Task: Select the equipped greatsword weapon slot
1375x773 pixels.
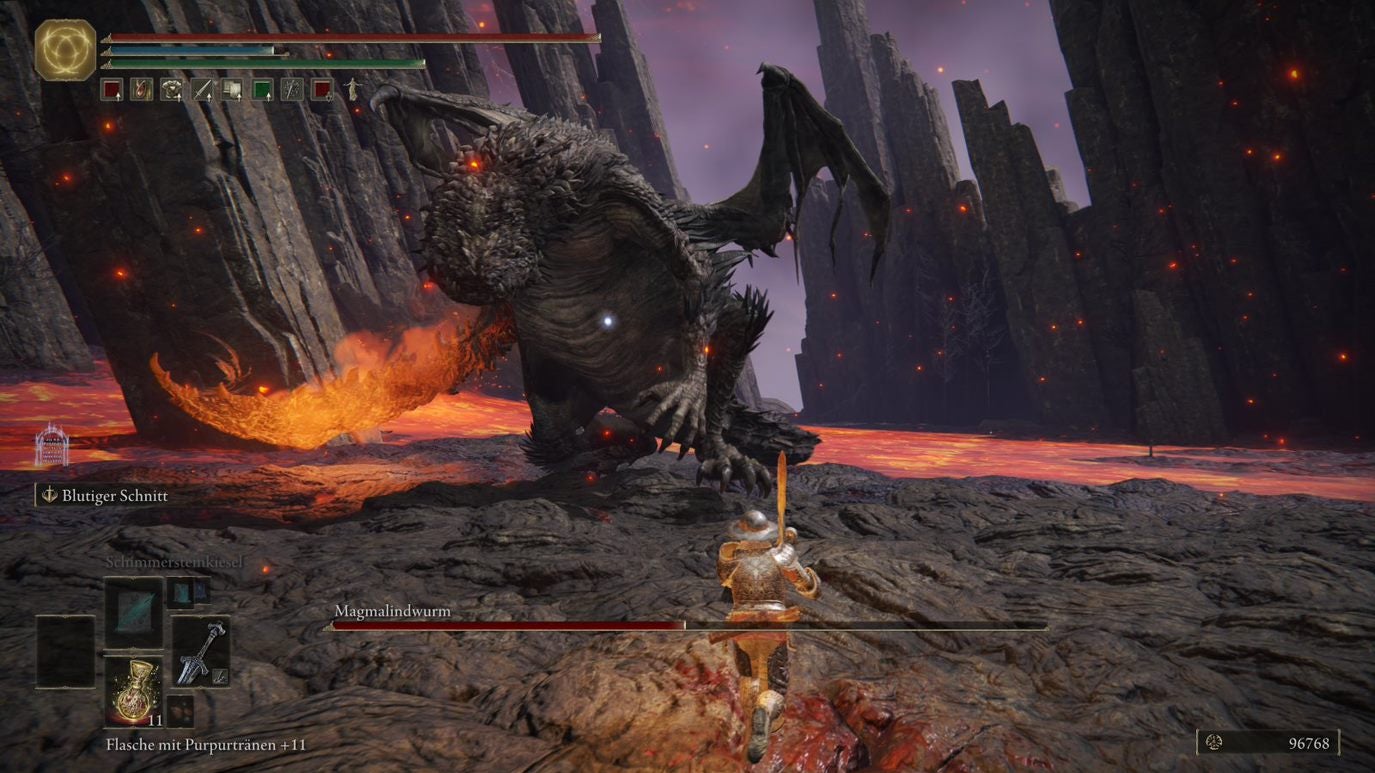Action: click(202, 653)
